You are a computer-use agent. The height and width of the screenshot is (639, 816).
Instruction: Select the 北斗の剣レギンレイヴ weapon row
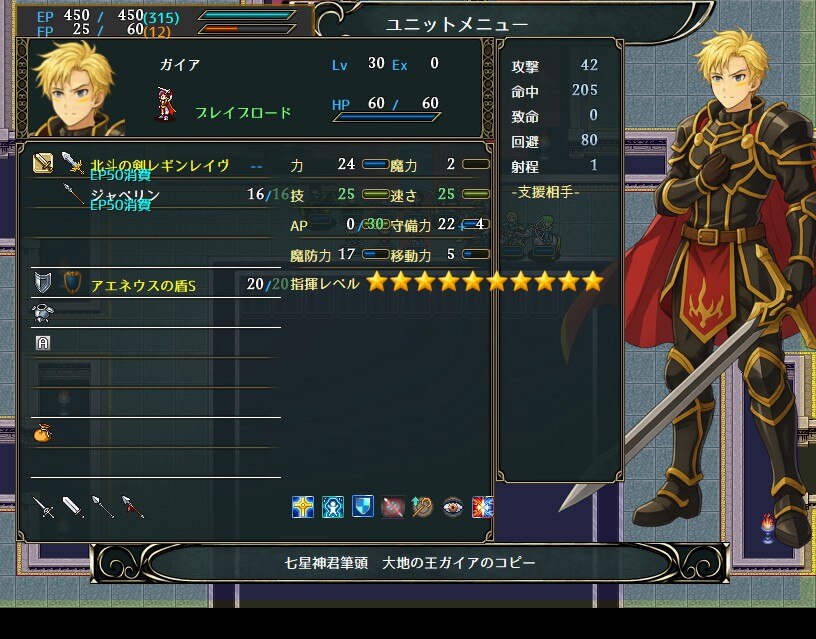click(x=160, y=164)
